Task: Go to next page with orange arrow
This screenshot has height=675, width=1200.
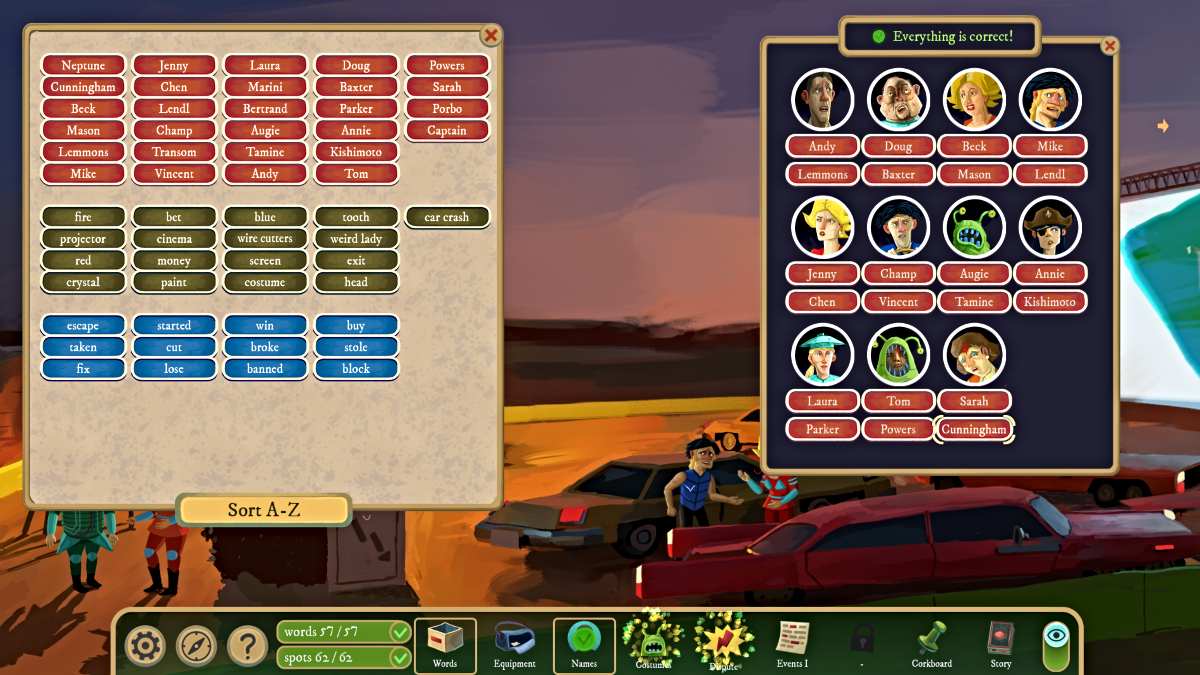Action: [1163, 126]
